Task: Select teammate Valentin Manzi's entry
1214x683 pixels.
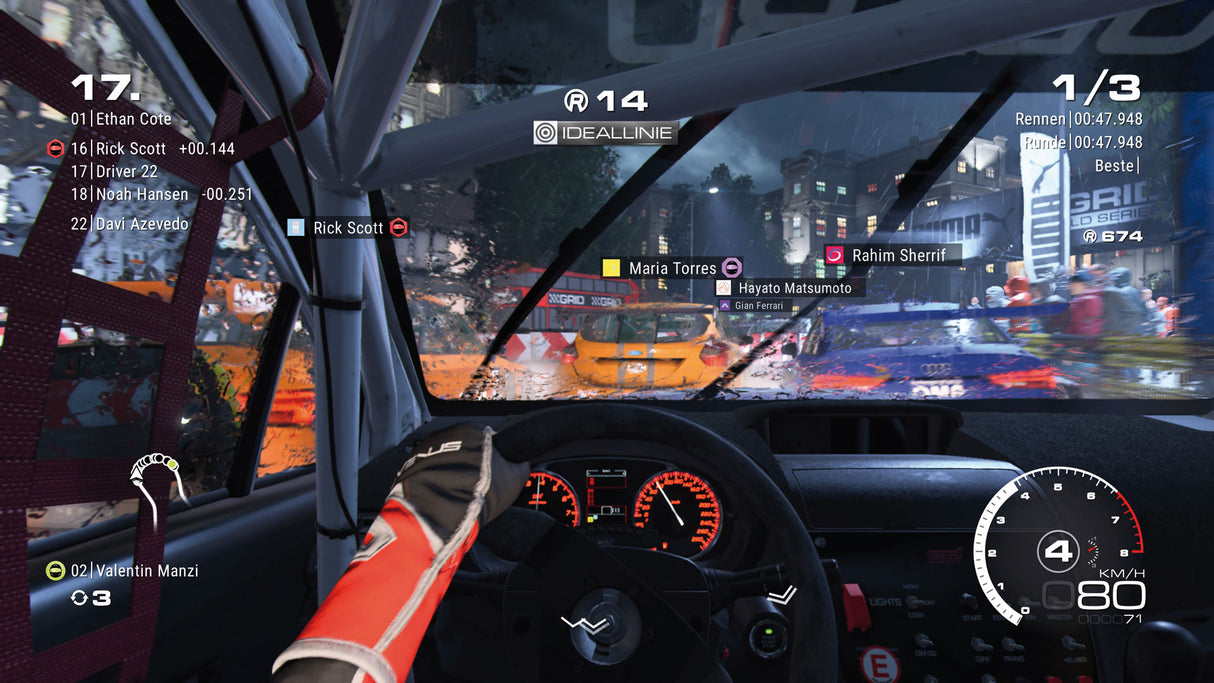Action: pyautogui.click(x=123, y=571)
